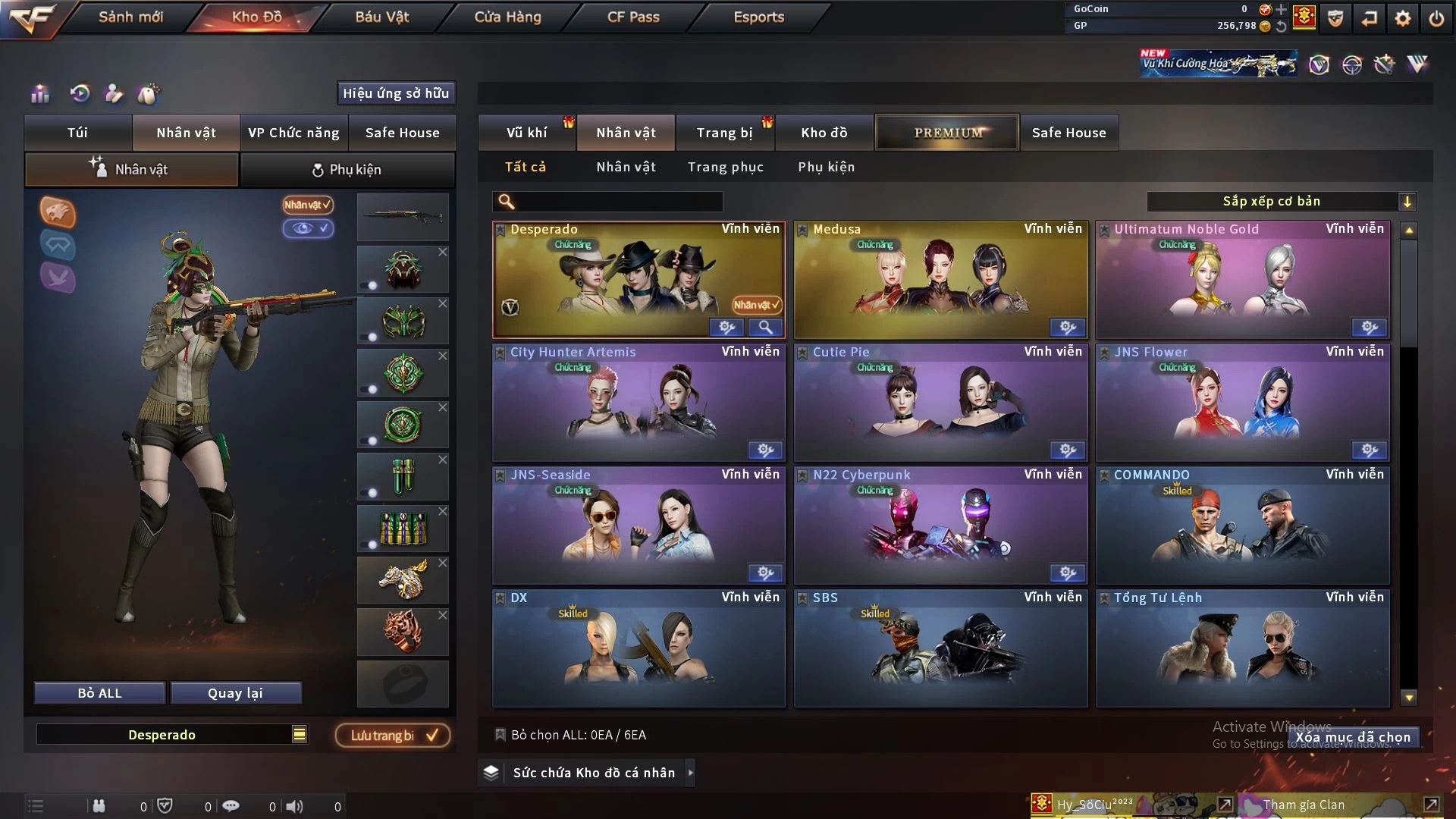This screenshot has height=819, width=1456.
Task: Click the Bỏ ALL button
Action: [99, 693]
